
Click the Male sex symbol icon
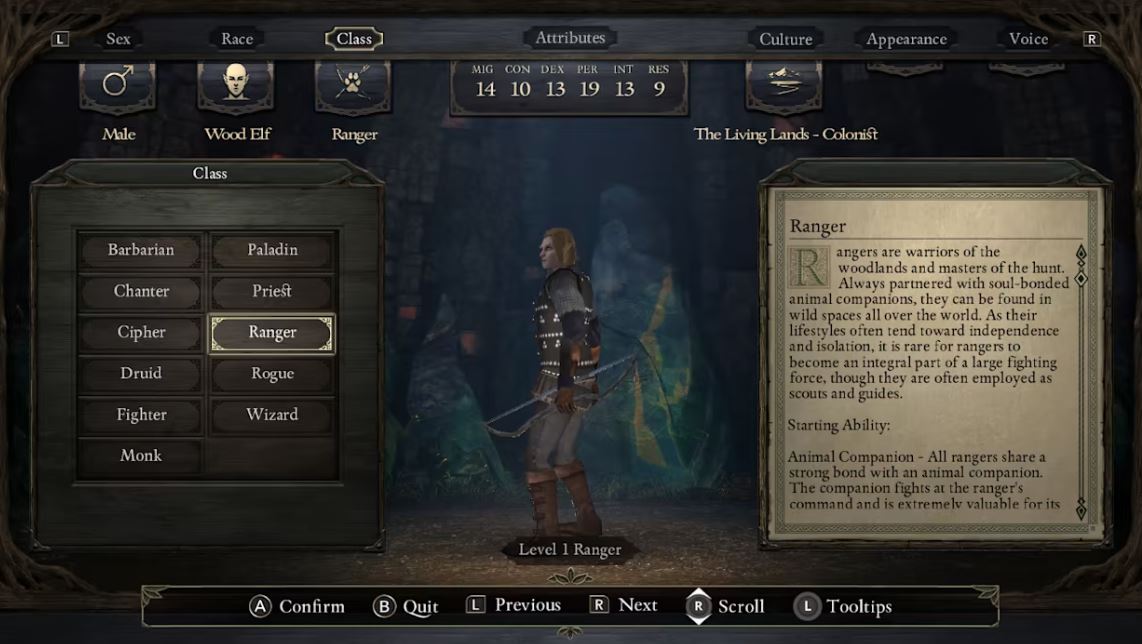pos(118,86)
